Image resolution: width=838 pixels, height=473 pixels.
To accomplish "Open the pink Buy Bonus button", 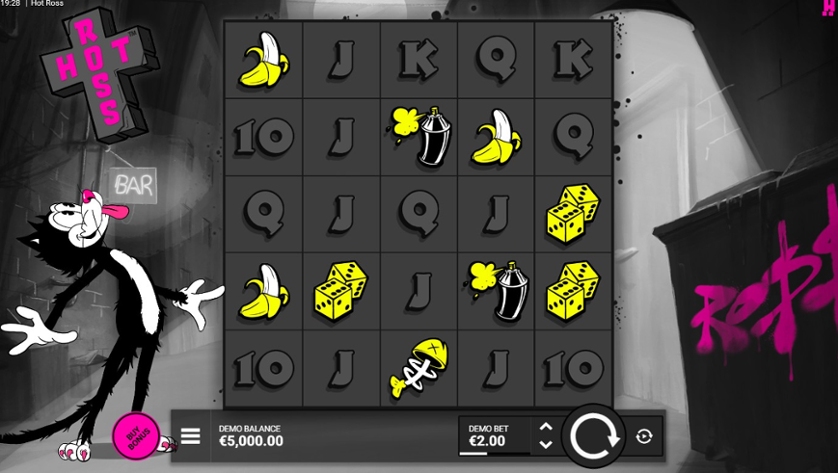I will [x=136, y=435].
